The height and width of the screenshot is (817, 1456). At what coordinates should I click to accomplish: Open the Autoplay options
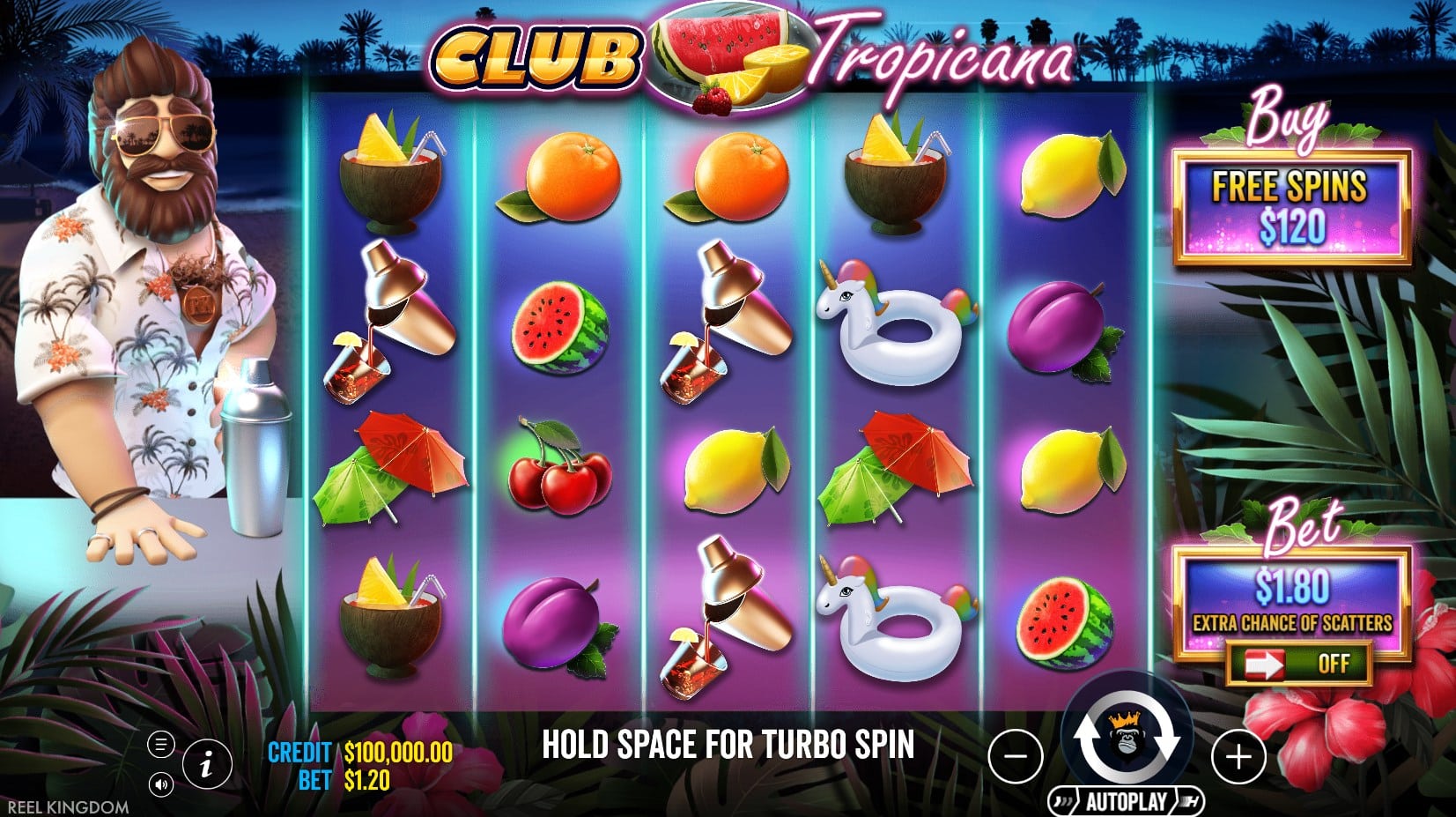click(x=1126, y=801)
